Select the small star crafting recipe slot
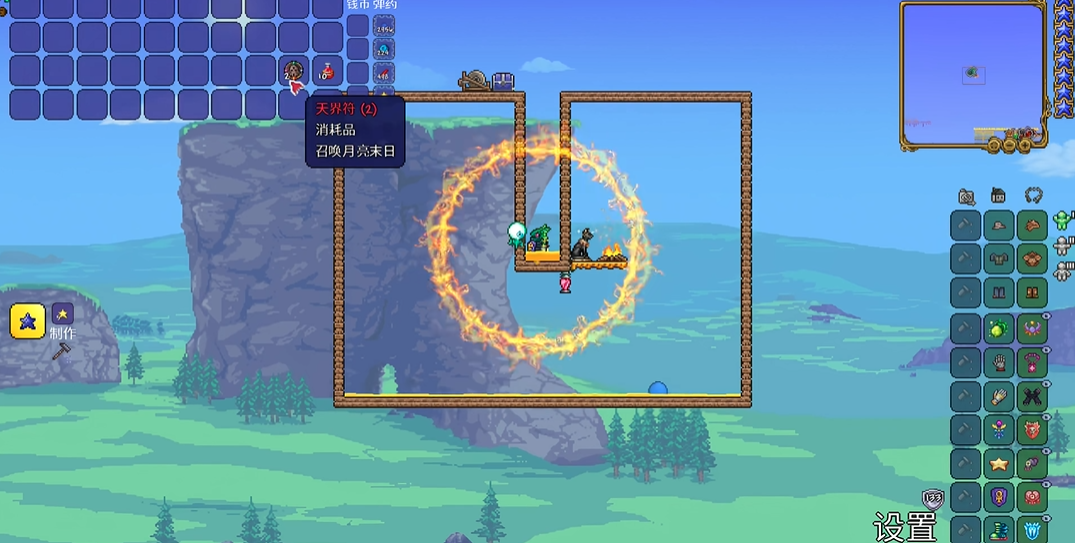 [x=62, y=314]
